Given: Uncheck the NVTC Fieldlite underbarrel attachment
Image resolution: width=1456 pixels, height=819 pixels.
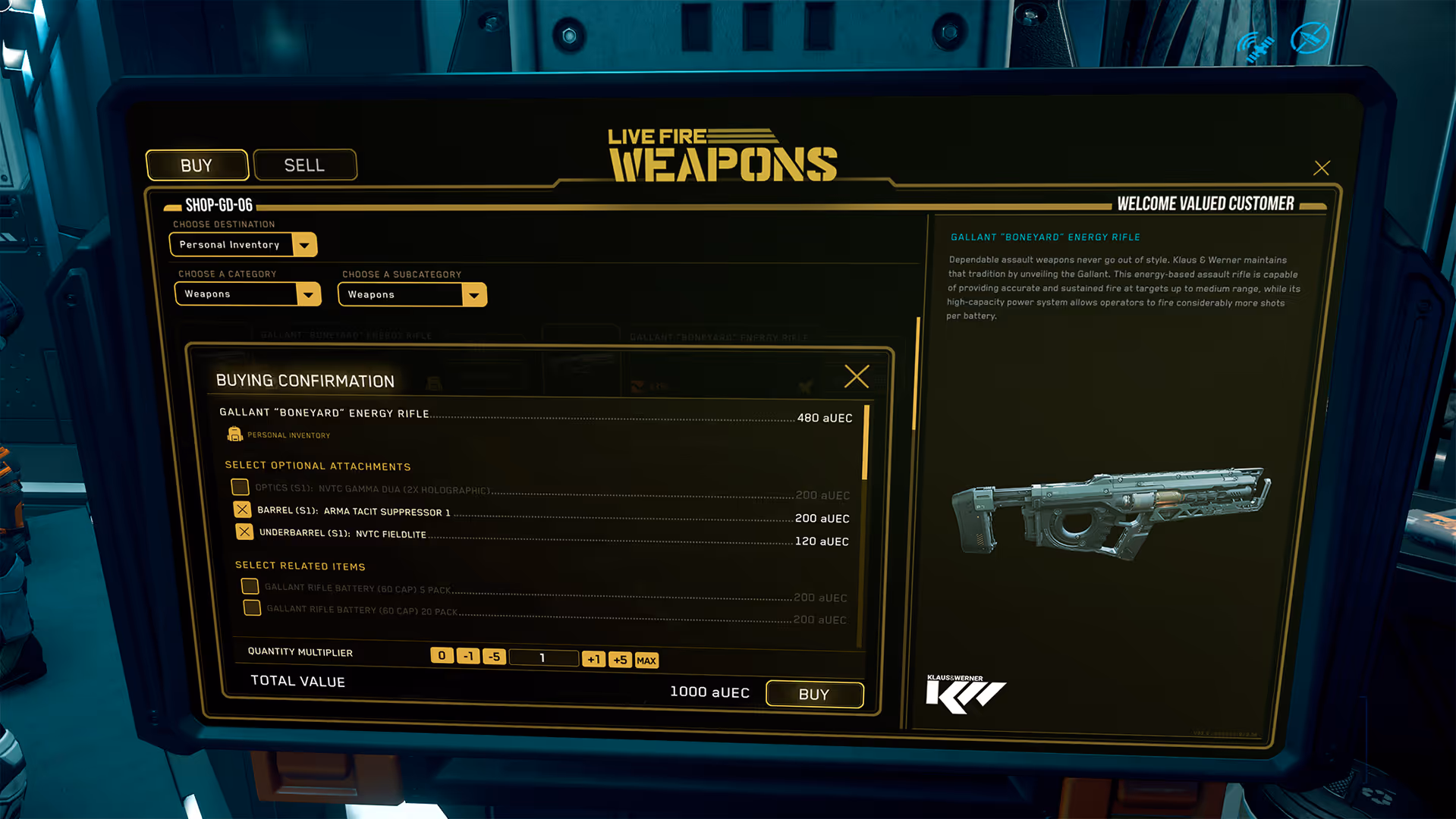Looking at the screenshot, I should coord(244,532).
